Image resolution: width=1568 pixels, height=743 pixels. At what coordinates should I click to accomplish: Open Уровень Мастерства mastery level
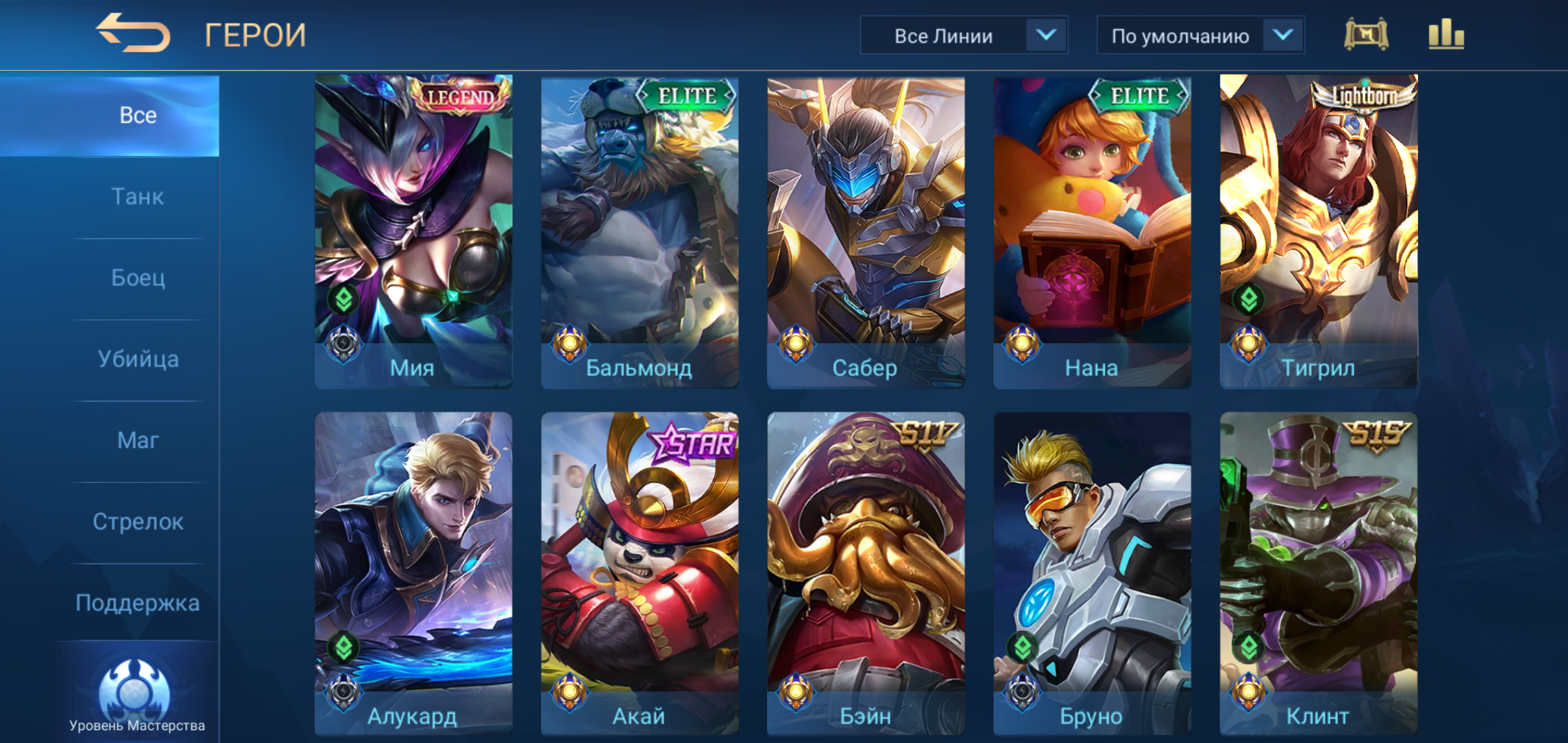(136, 696)
